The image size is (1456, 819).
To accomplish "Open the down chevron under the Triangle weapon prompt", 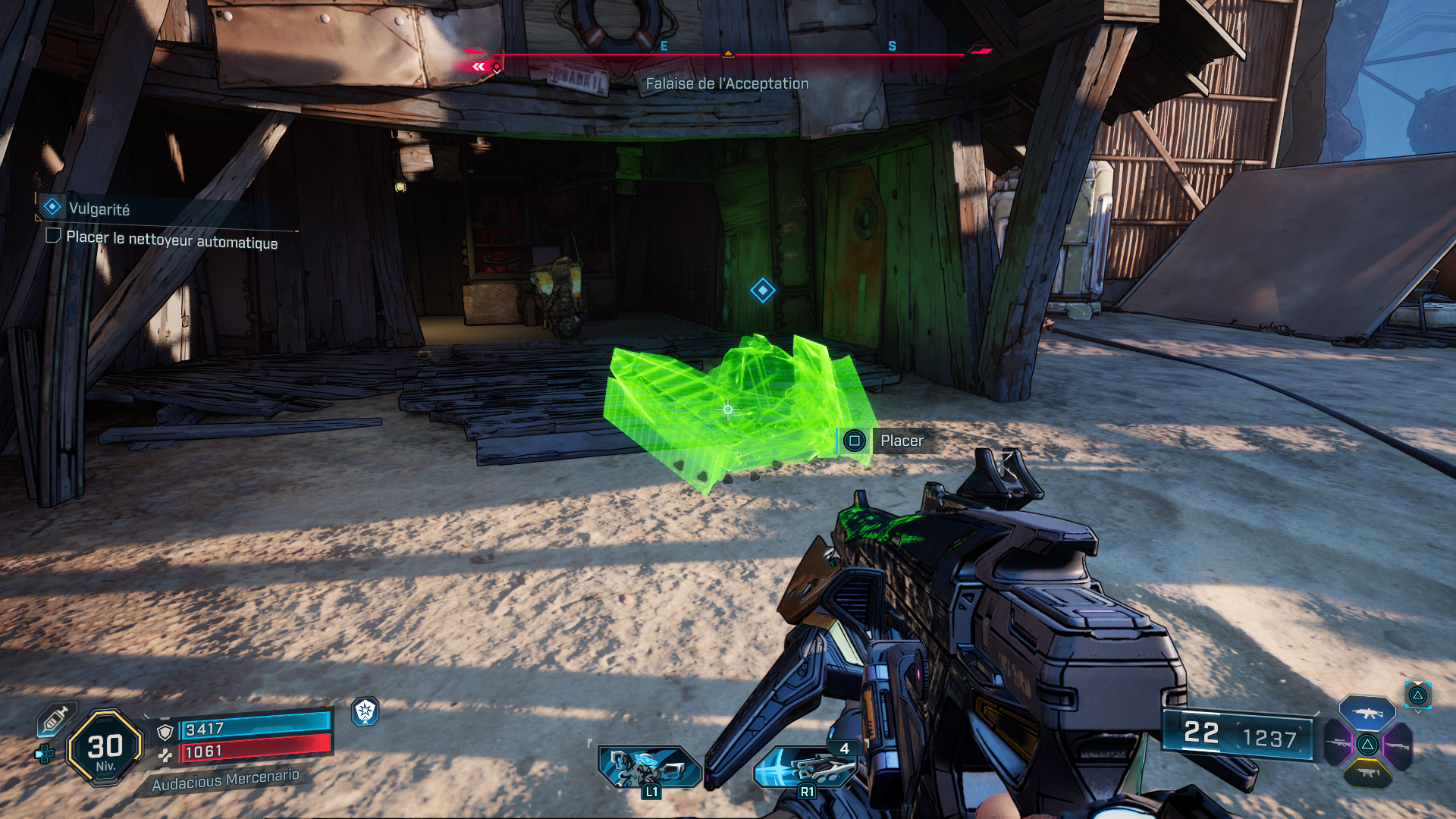I will tap(1417, 711).
